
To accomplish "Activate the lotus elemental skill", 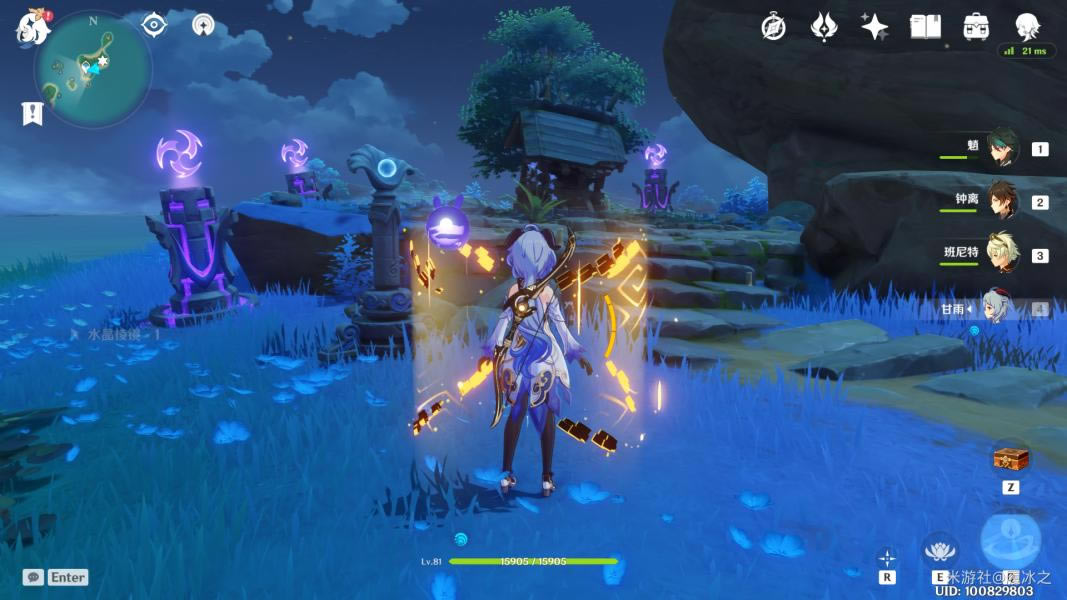I will pyautogui.click(x=939, y=549).
